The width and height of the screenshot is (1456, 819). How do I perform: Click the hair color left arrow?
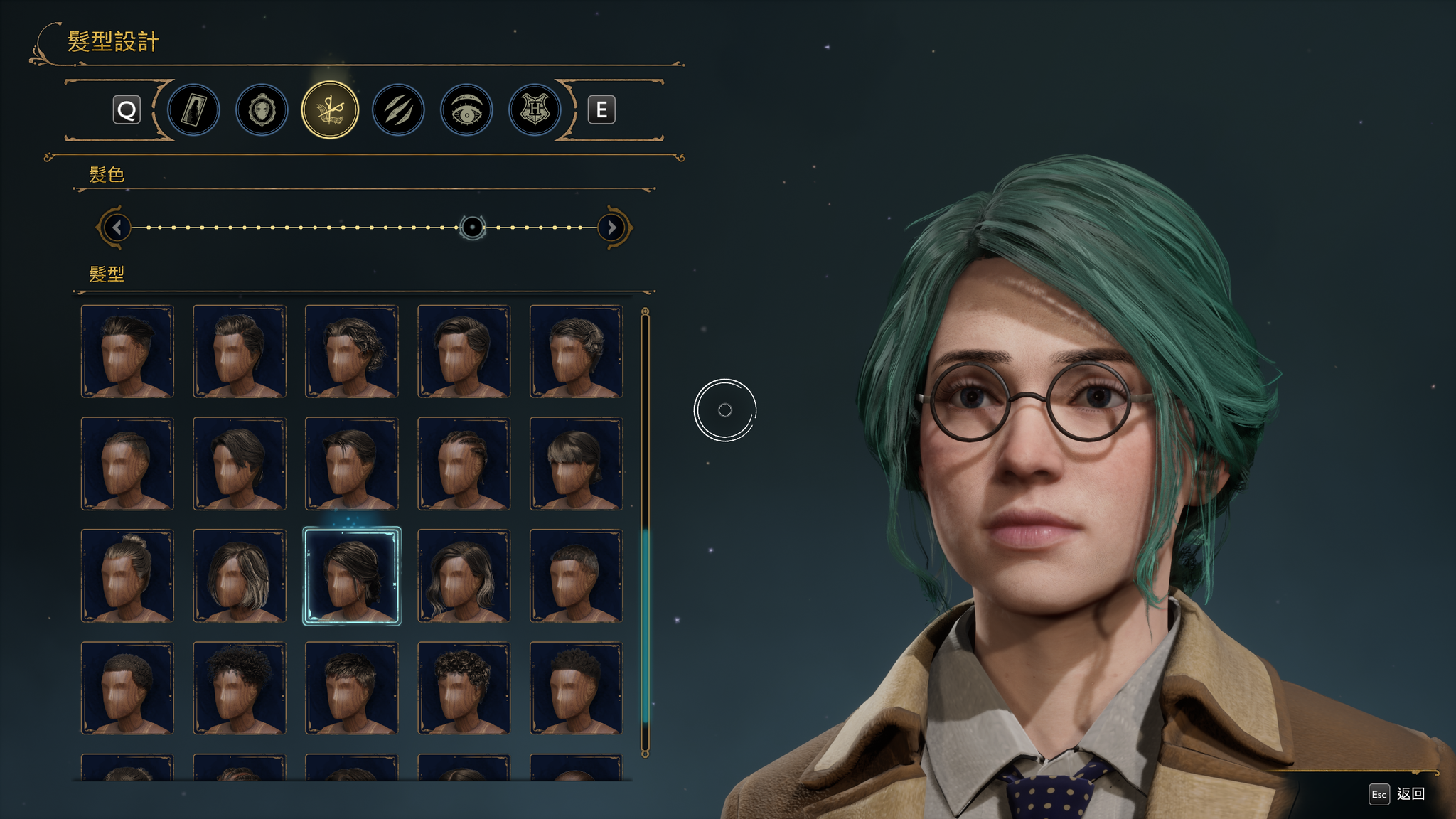tap(117, 227)
